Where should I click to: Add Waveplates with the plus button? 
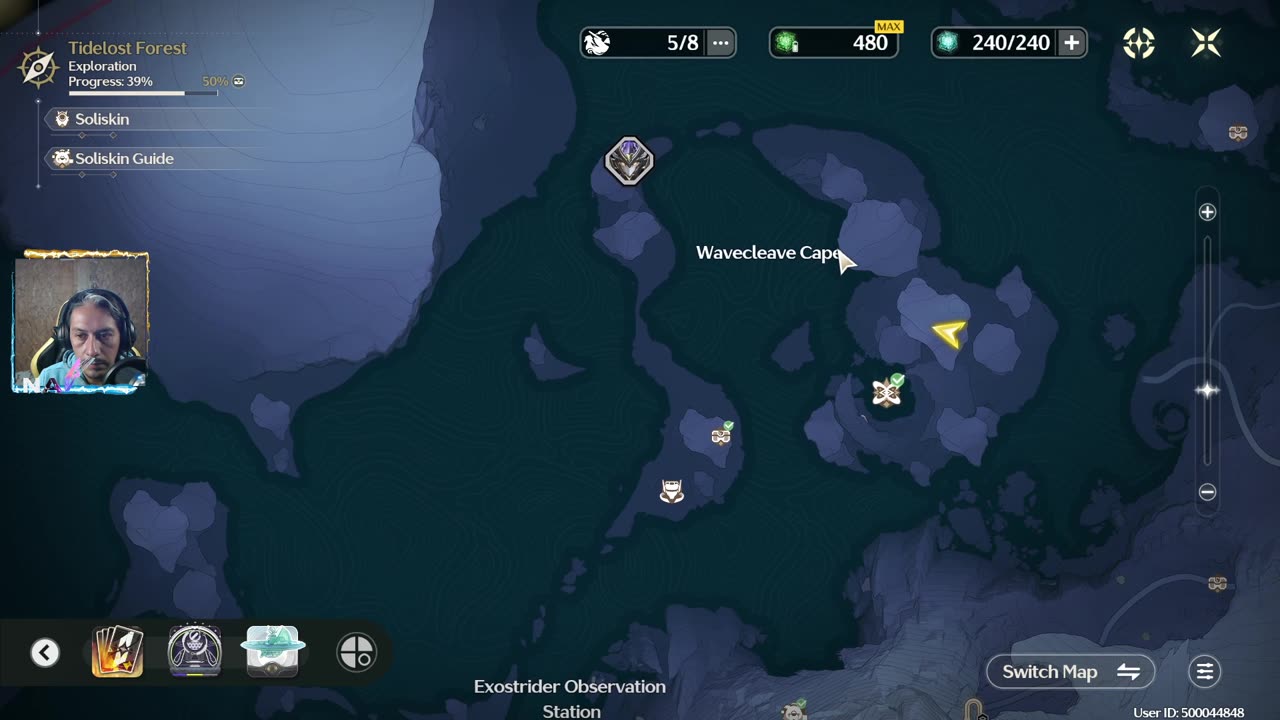click(x=1071, y=42)
